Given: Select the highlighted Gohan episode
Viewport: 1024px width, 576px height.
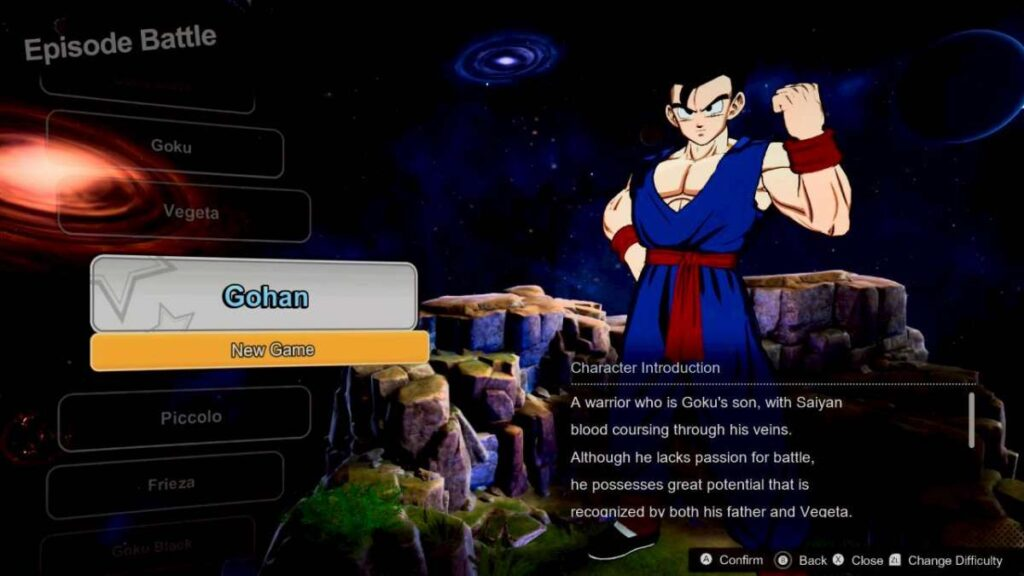Looking at the screenshot, I should 254,296.
